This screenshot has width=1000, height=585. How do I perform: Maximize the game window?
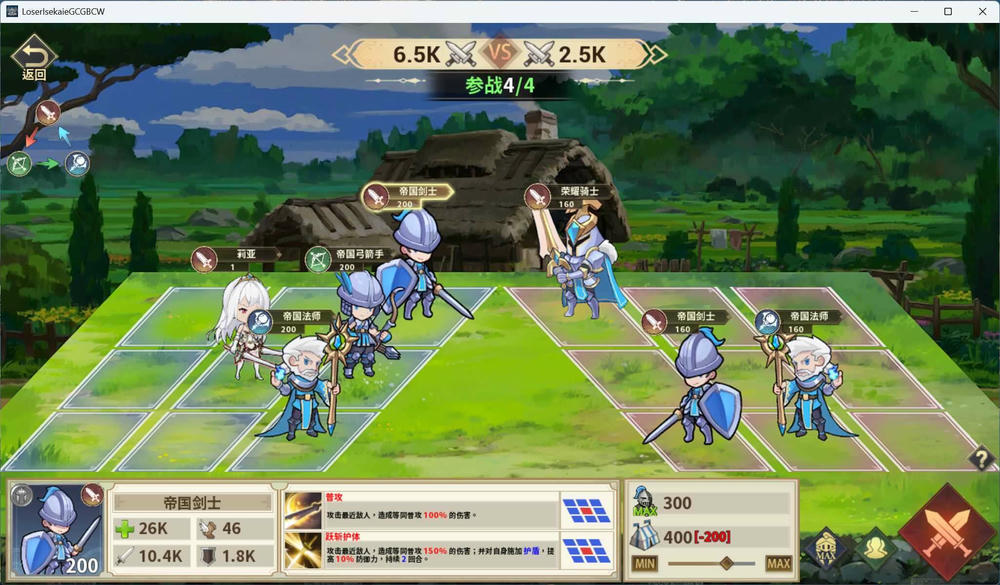click(948, 11)
